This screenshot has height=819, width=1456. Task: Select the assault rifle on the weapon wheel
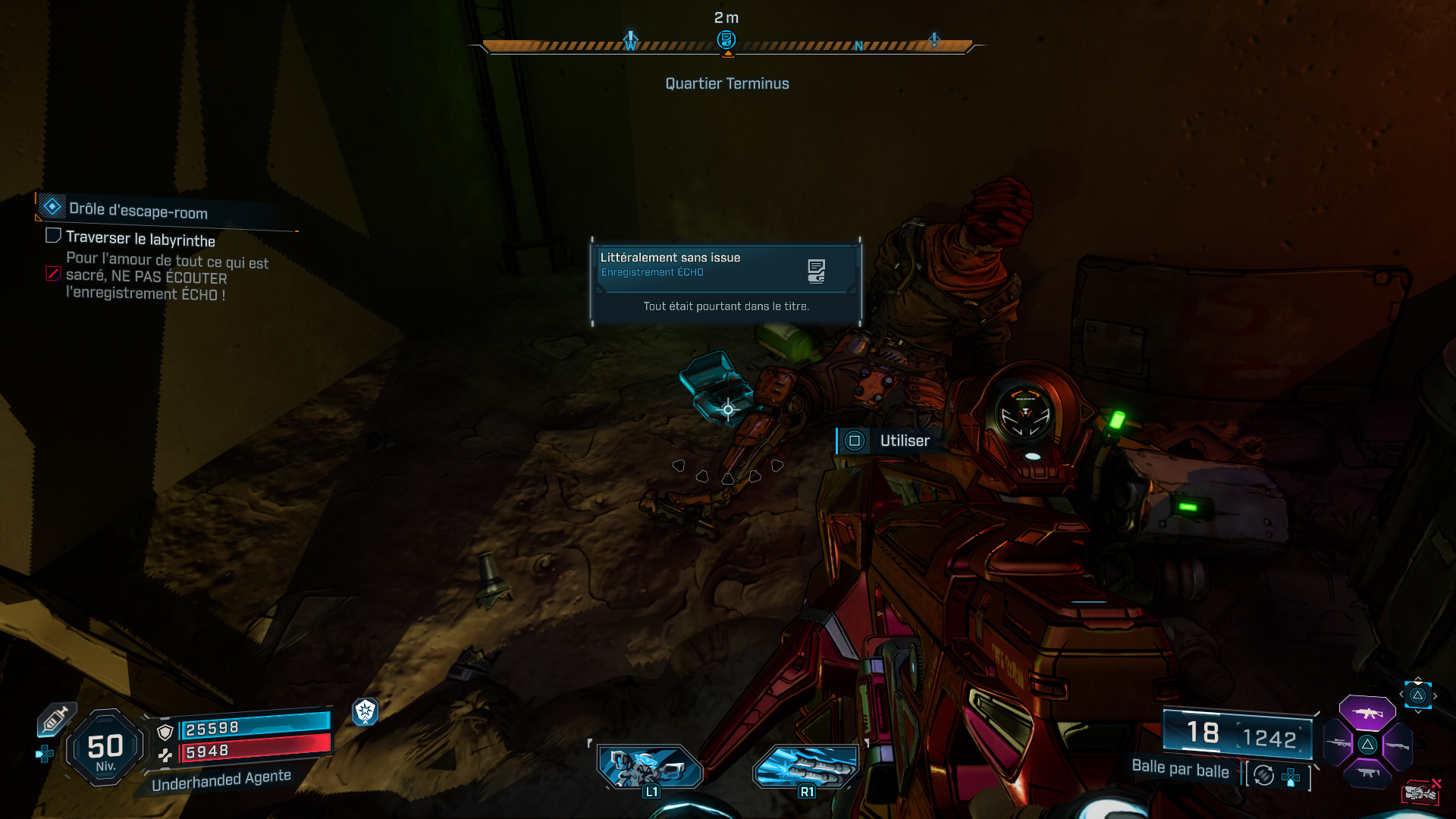(1367, 714)
